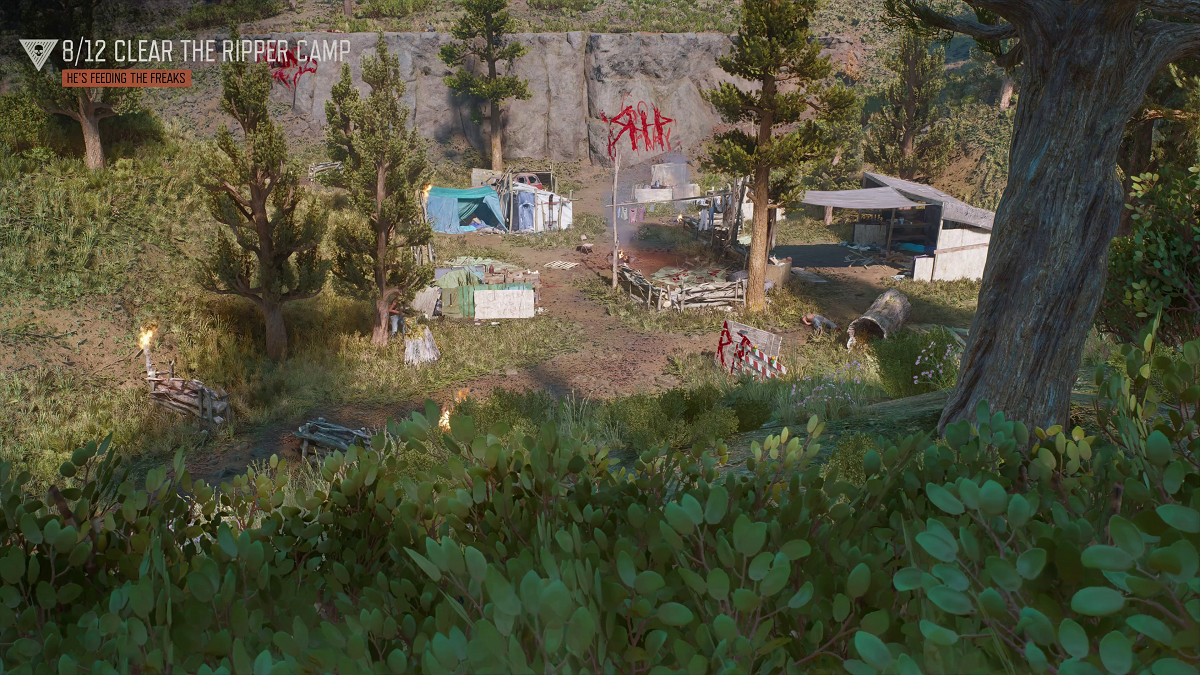Open the He's Feeding the Freaks storyline tag
This screenshot has height=675, width=1200.
point(126,78)
